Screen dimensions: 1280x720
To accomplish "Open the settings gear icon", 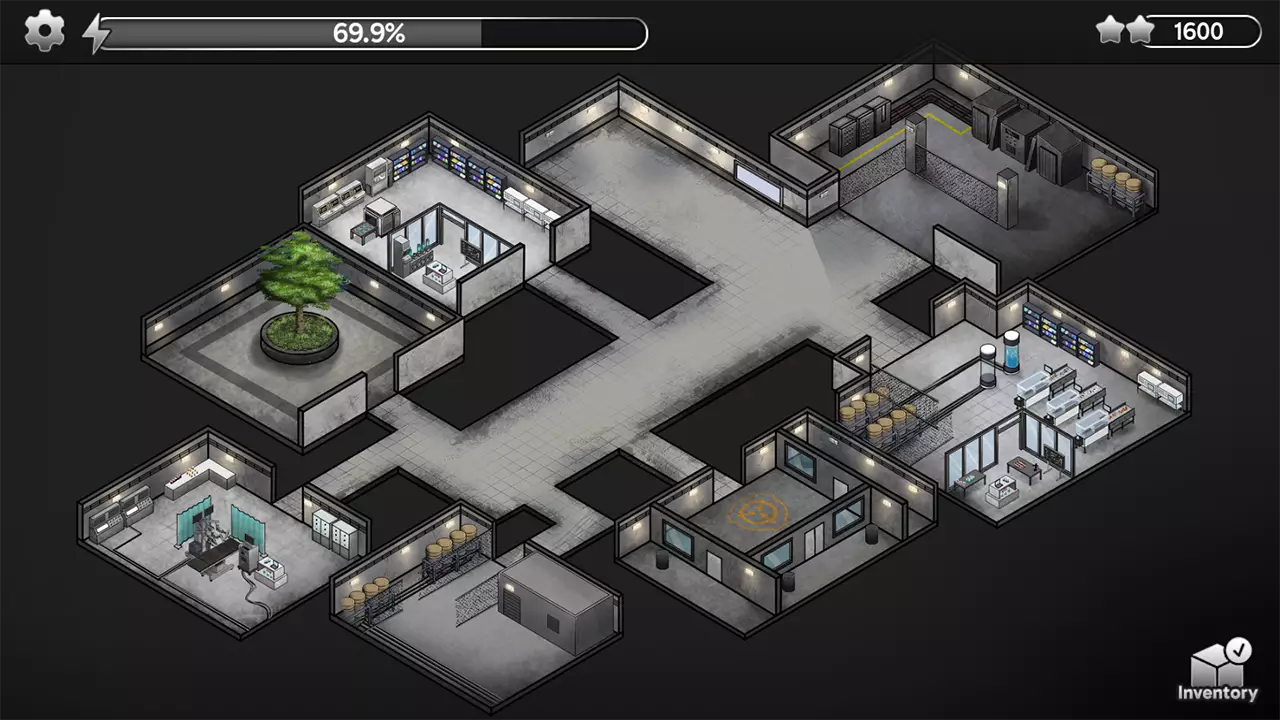I will pos(43,31).
